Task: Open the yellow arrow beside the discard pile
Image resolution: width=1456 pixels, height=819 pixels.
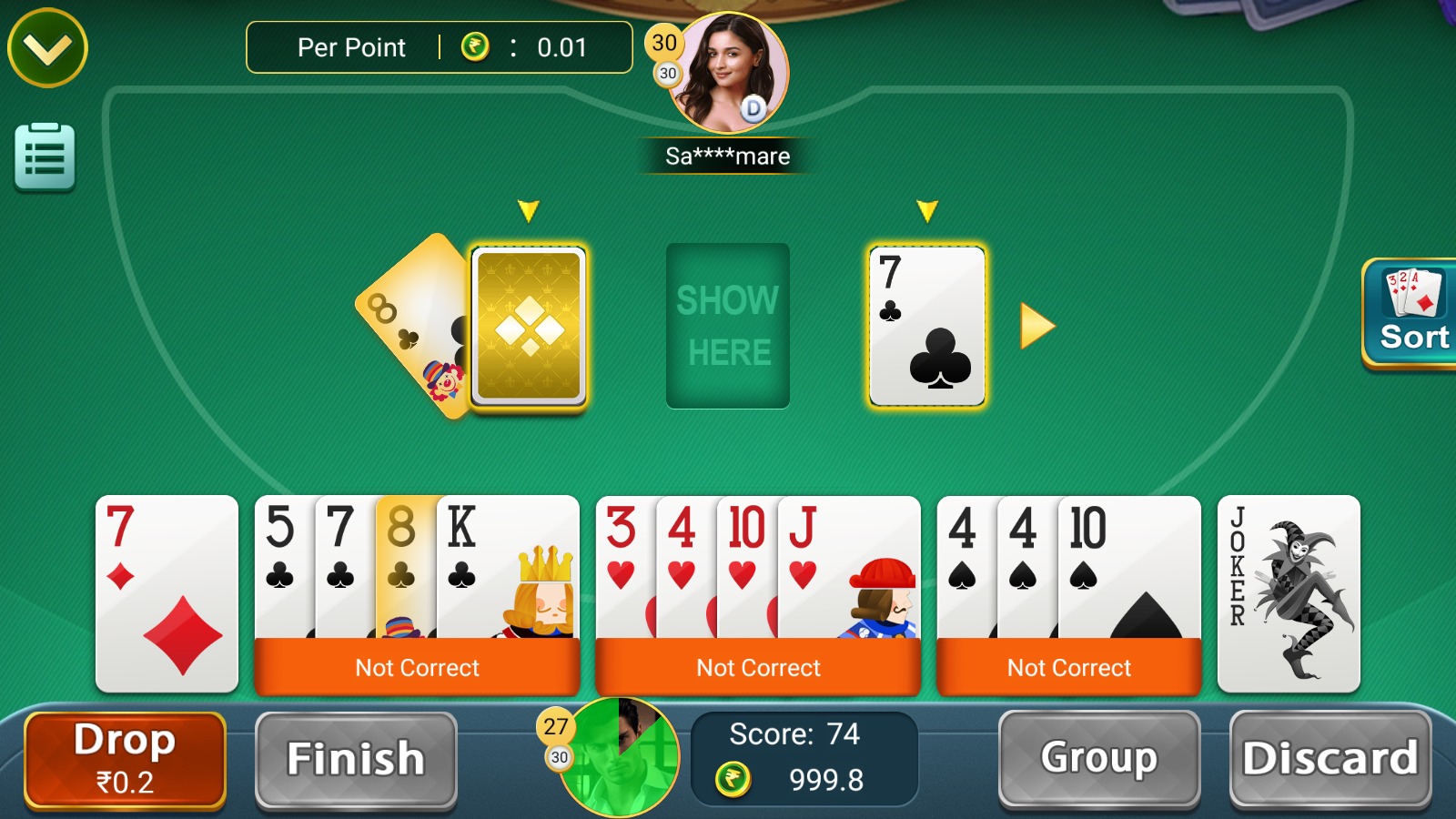Action: pyautogui.click(x=1037, y=326)
